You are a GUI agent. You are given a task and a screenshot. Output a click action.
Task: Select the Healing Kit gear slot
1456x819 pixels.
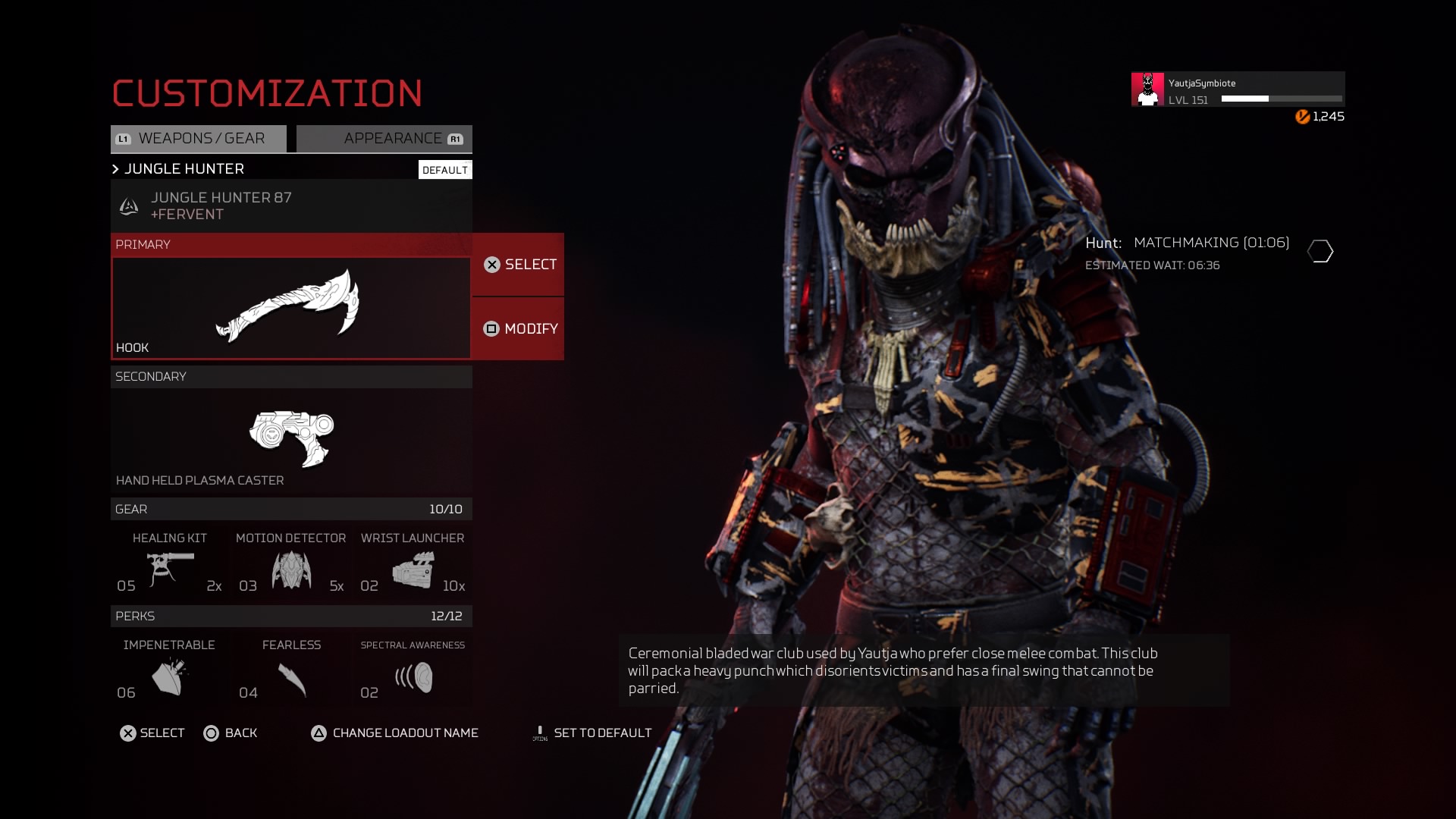click(x=170, y=565)
